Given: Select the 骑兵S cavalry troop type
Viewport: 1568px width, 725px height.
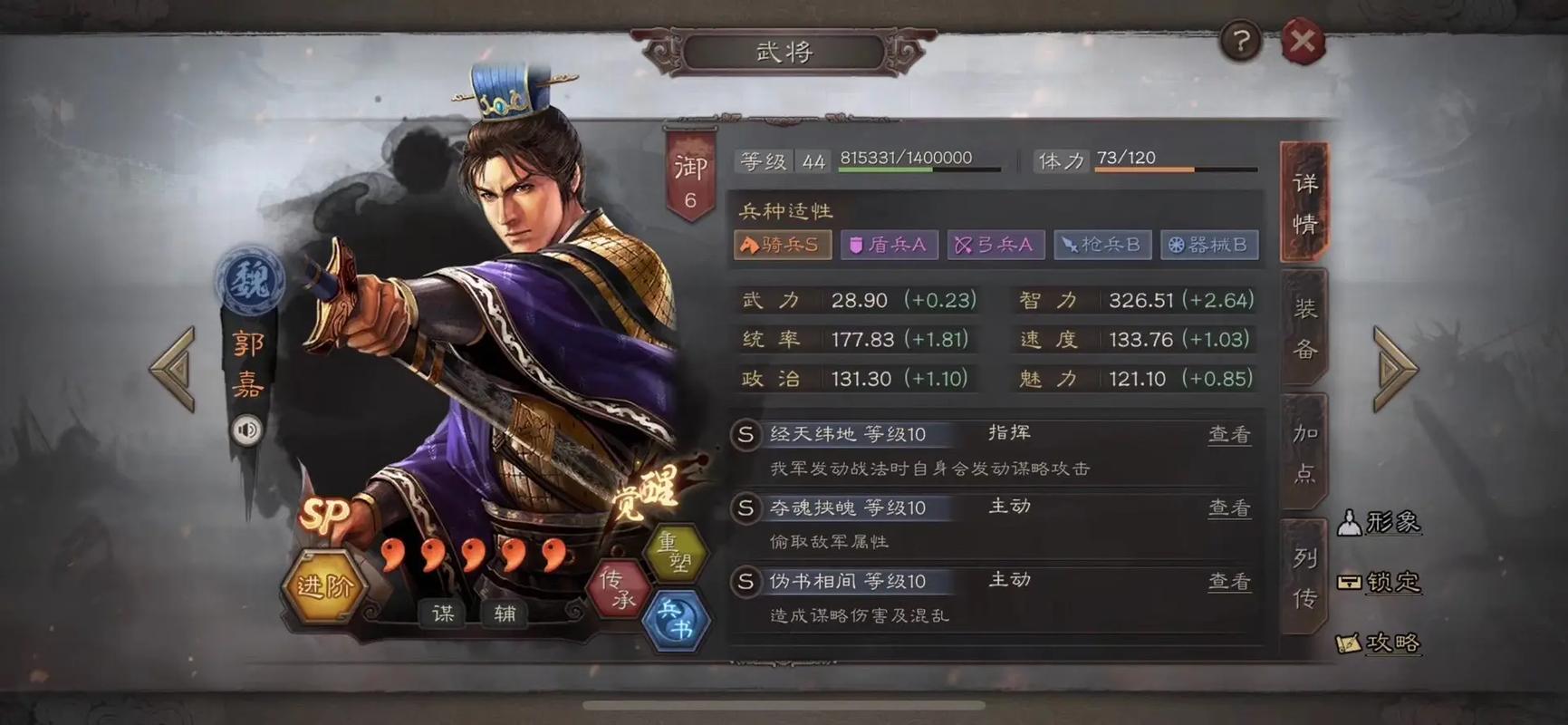Looking at the screenshot, I should [x=782, y=245].
